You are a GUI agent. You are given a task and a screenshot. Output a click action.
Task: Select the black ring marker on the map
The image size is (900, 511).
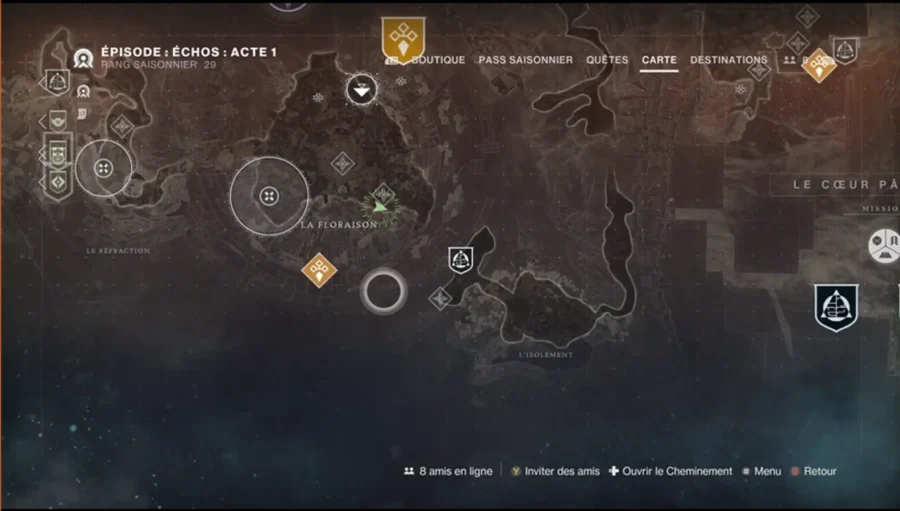(382, 291)
